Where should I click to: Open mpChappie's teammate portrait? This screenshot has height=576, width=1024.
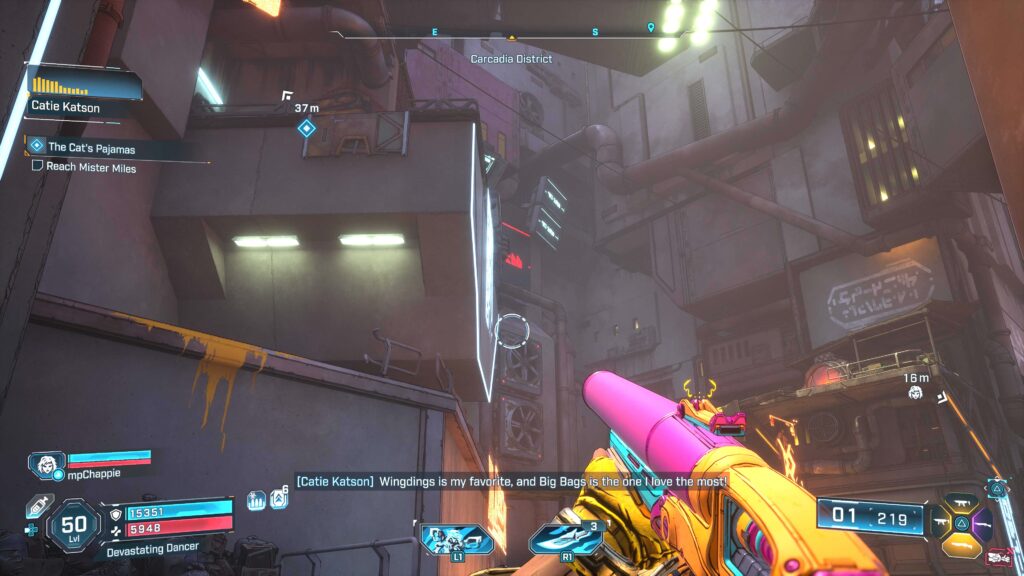point(46,465)
